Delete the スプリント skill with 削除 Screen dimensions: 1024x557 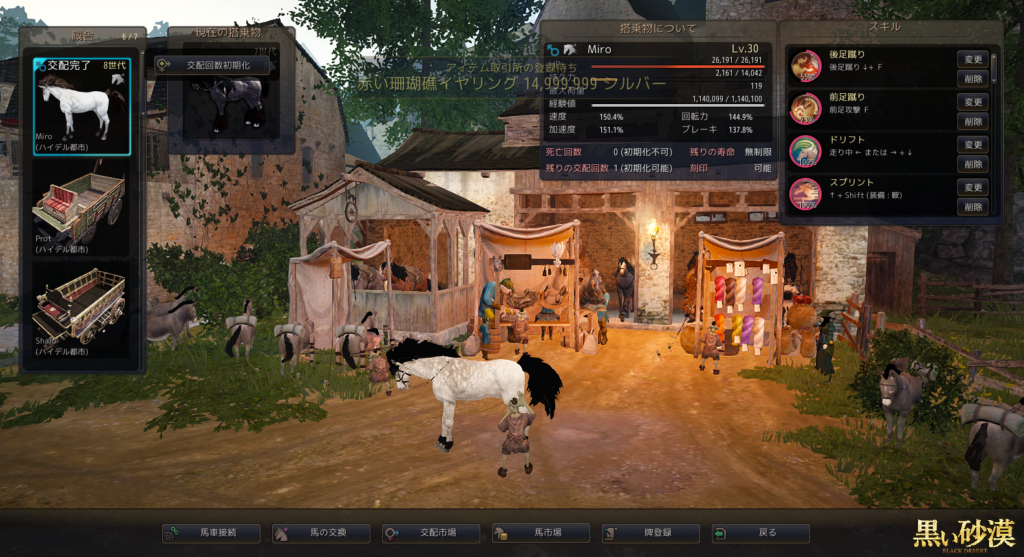pyautogui.click(x=973, y=207)
